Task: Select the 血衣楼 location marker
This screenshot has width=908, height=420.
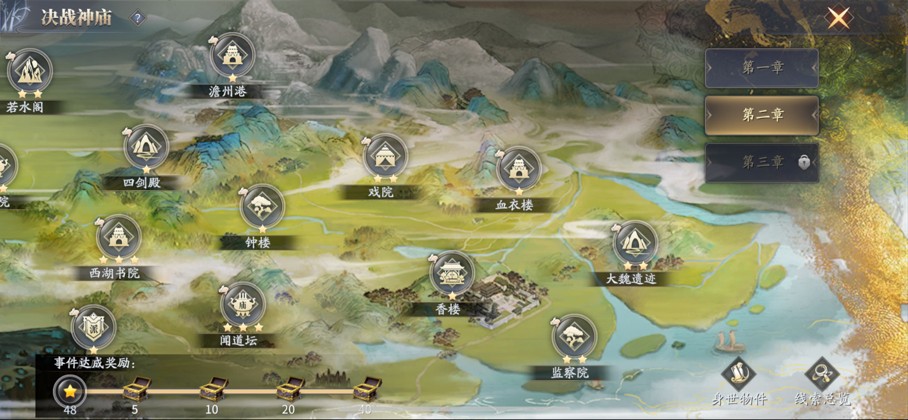Action: click(518, 169)
